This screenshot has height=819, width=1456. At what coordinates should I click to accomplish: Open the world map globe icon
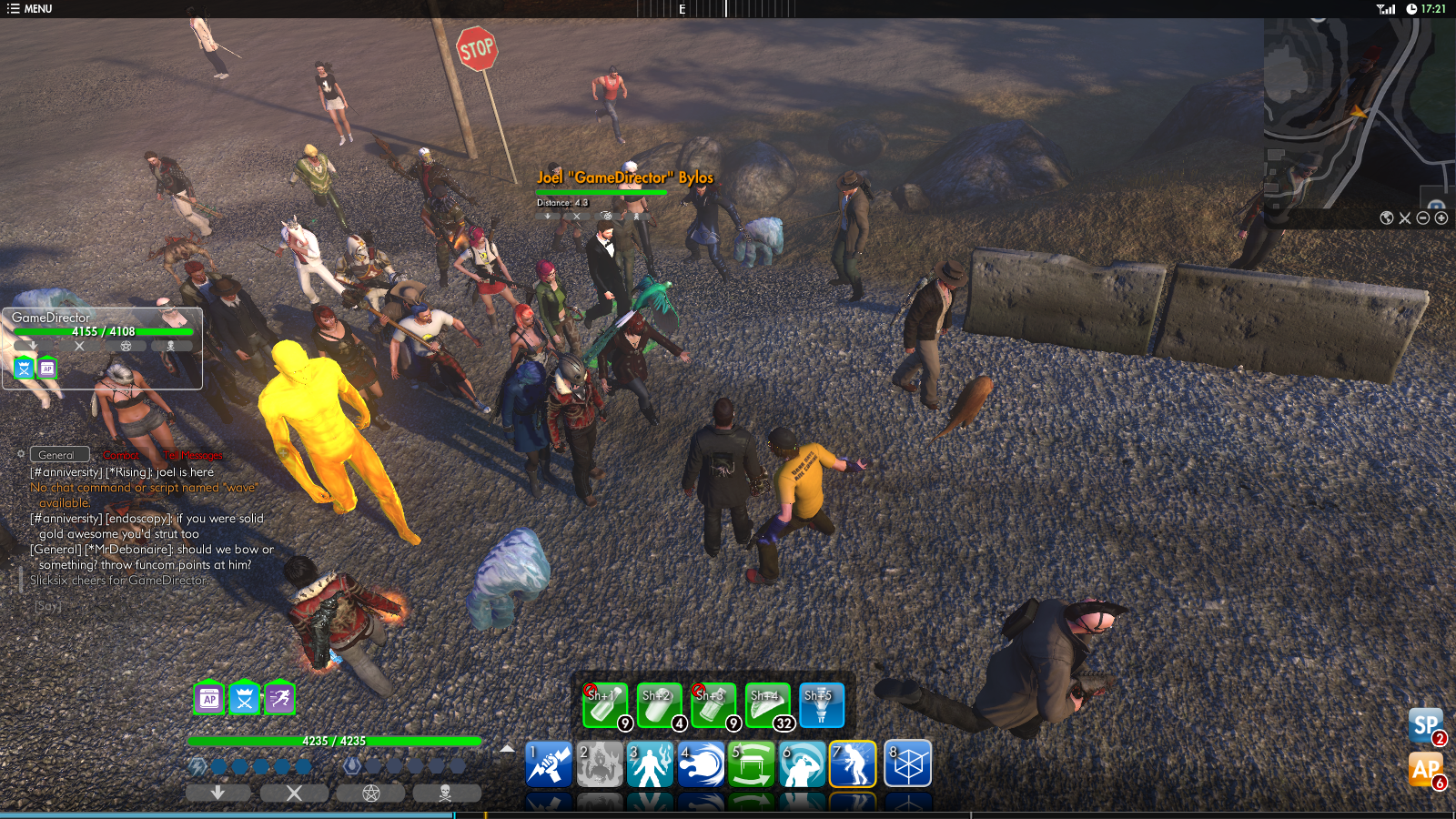[1387, 218]
